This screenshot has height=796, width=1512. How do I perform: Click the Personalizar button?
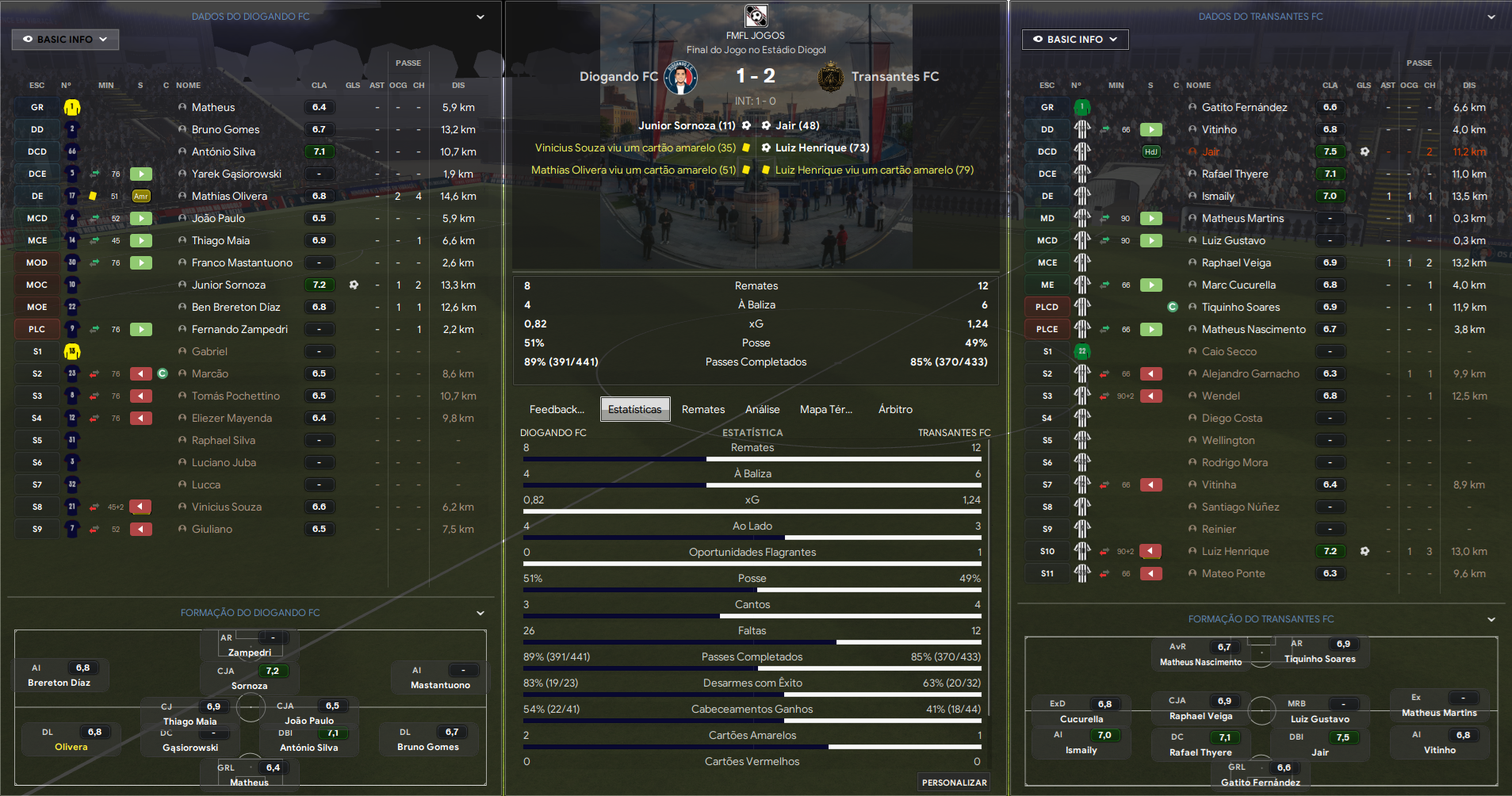[x=954, y=783]
